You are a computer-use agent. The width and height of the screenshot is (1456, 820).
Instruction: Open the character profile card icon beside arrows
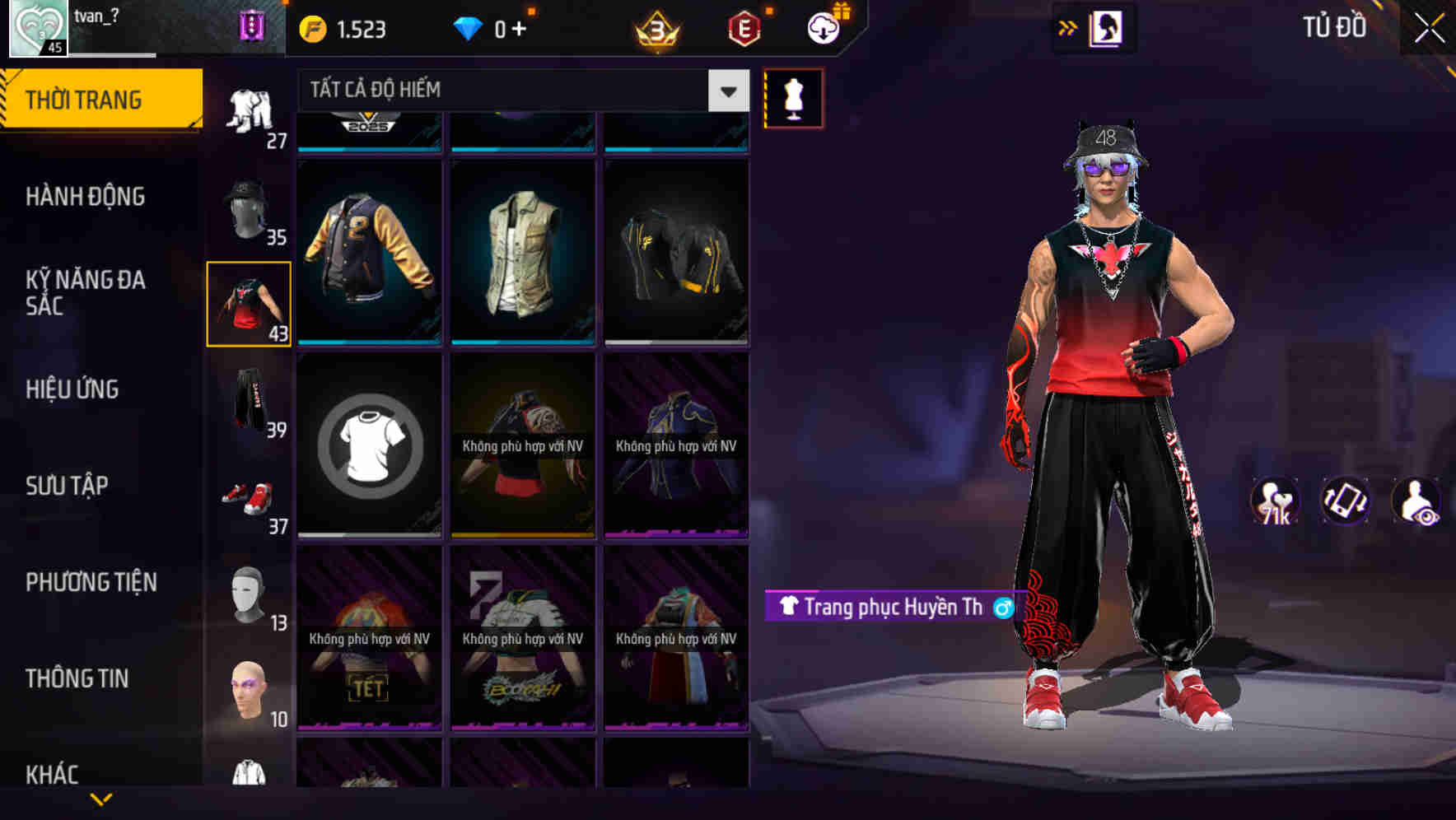[x=1107, y=27]
